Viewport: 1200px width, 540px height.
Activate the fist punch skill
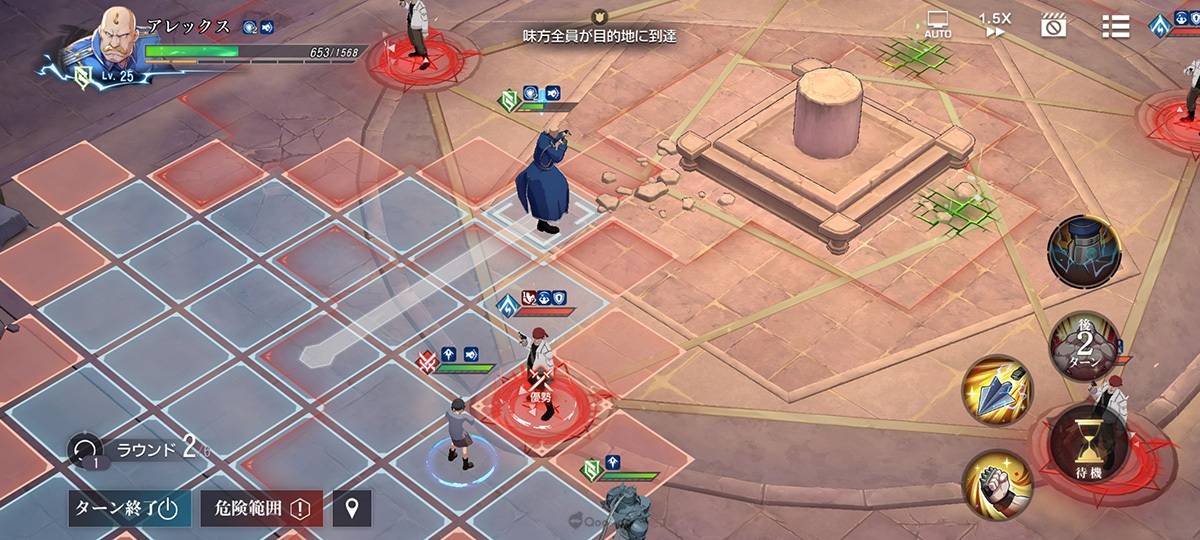click(996, 485)
